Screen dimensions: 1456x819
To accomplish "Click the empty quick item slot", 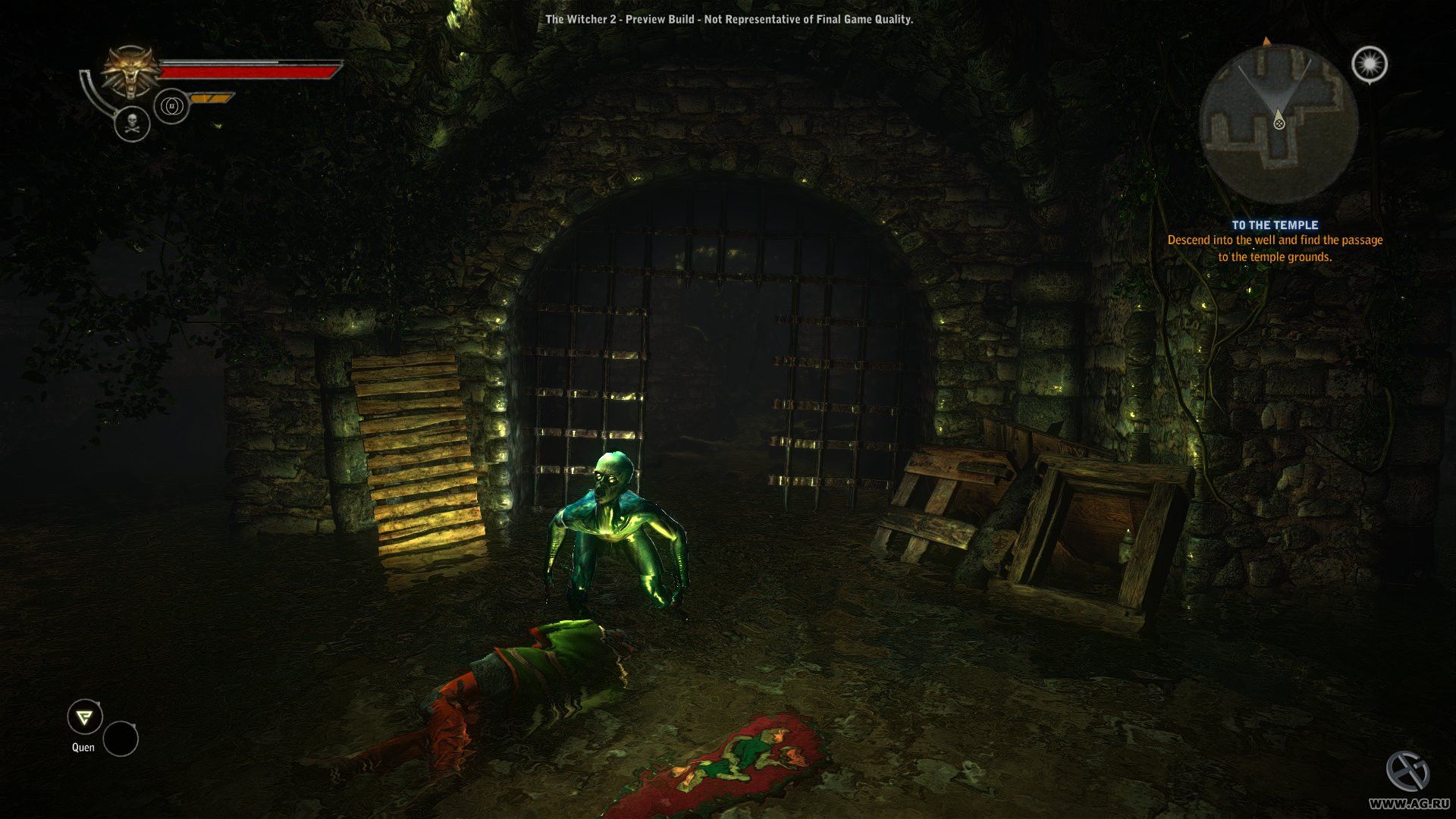I will (121, 739).
